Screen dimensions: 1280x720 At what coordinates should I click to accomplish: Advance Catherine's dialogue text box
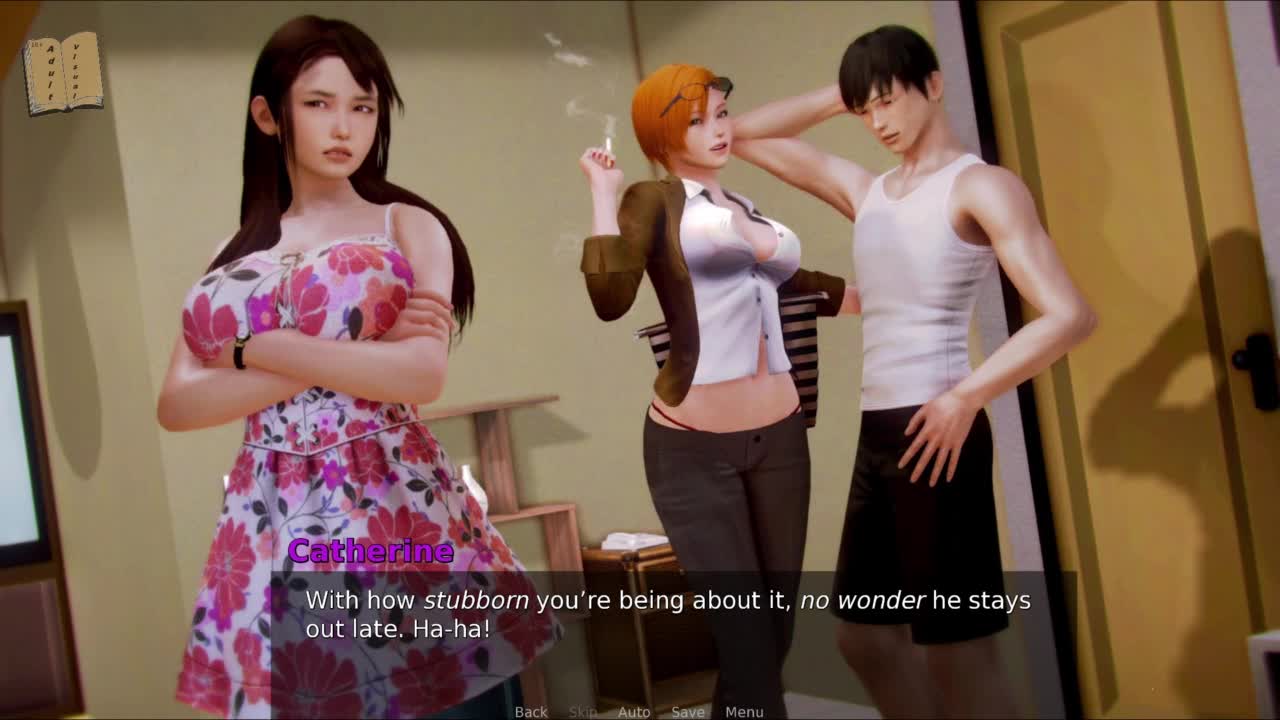[x=670, y=614]
